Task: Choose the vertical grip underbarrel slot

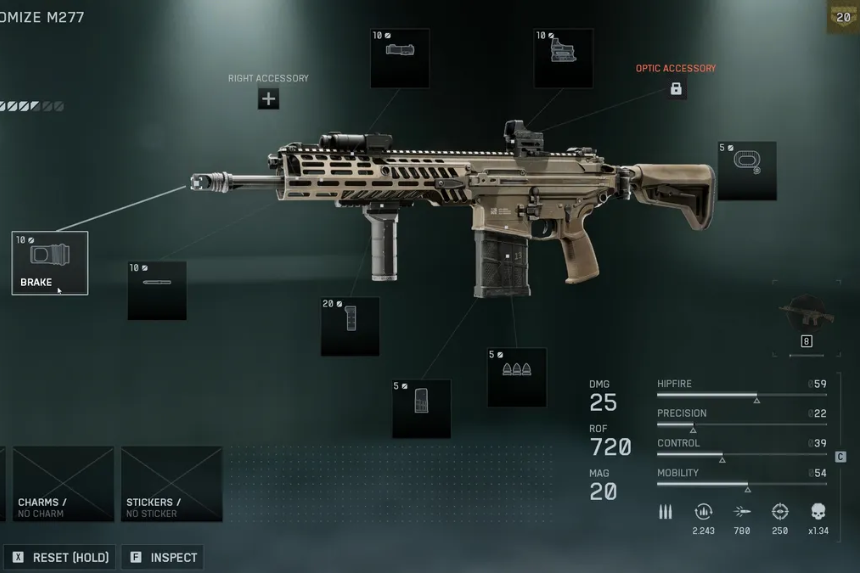Action: (350, 326)
